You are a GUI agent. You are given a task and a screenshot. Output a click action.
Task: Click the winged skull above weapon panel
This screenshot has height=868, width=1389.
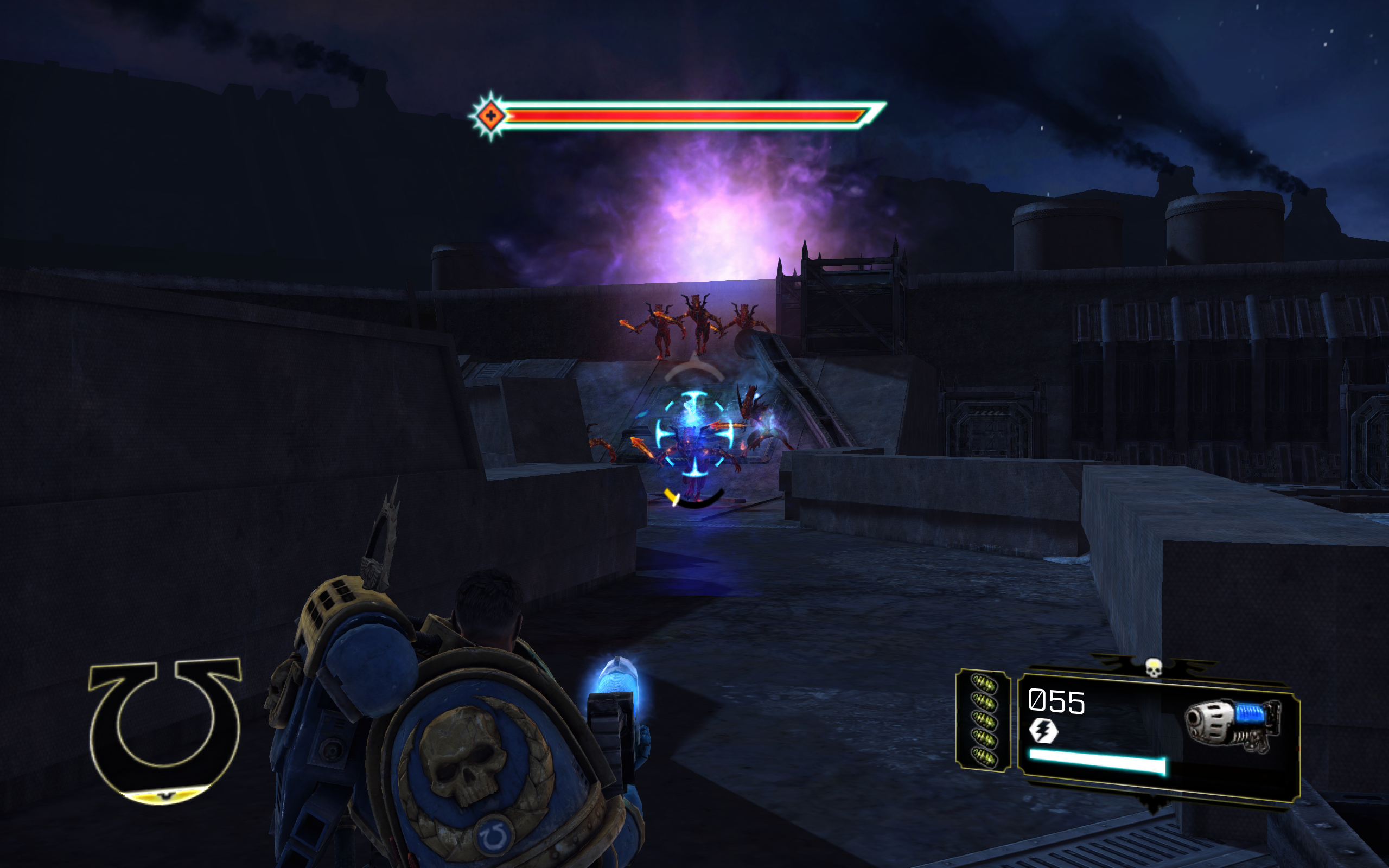tap(1153, 668)
